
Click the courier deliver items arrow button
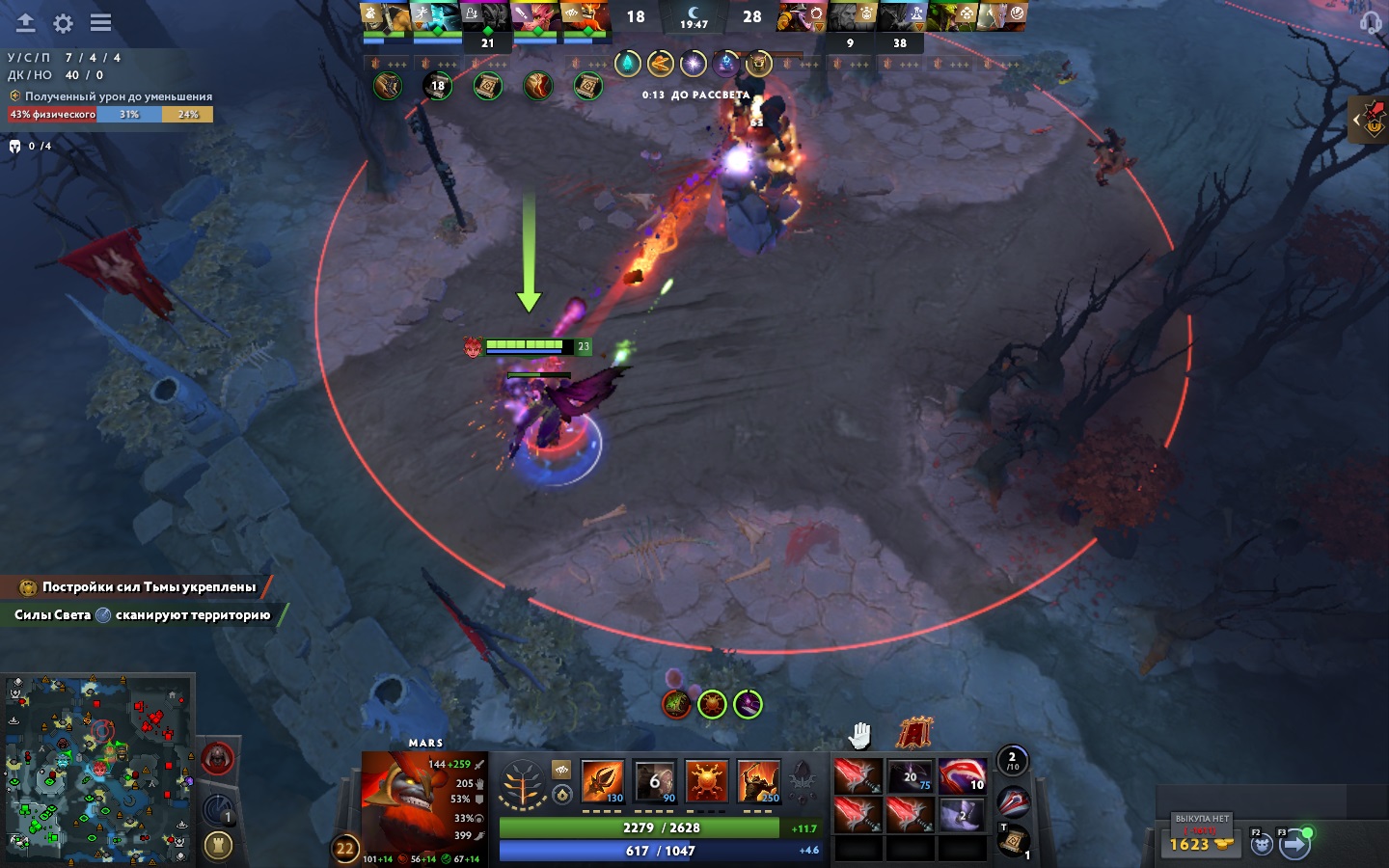point(1294,845)
